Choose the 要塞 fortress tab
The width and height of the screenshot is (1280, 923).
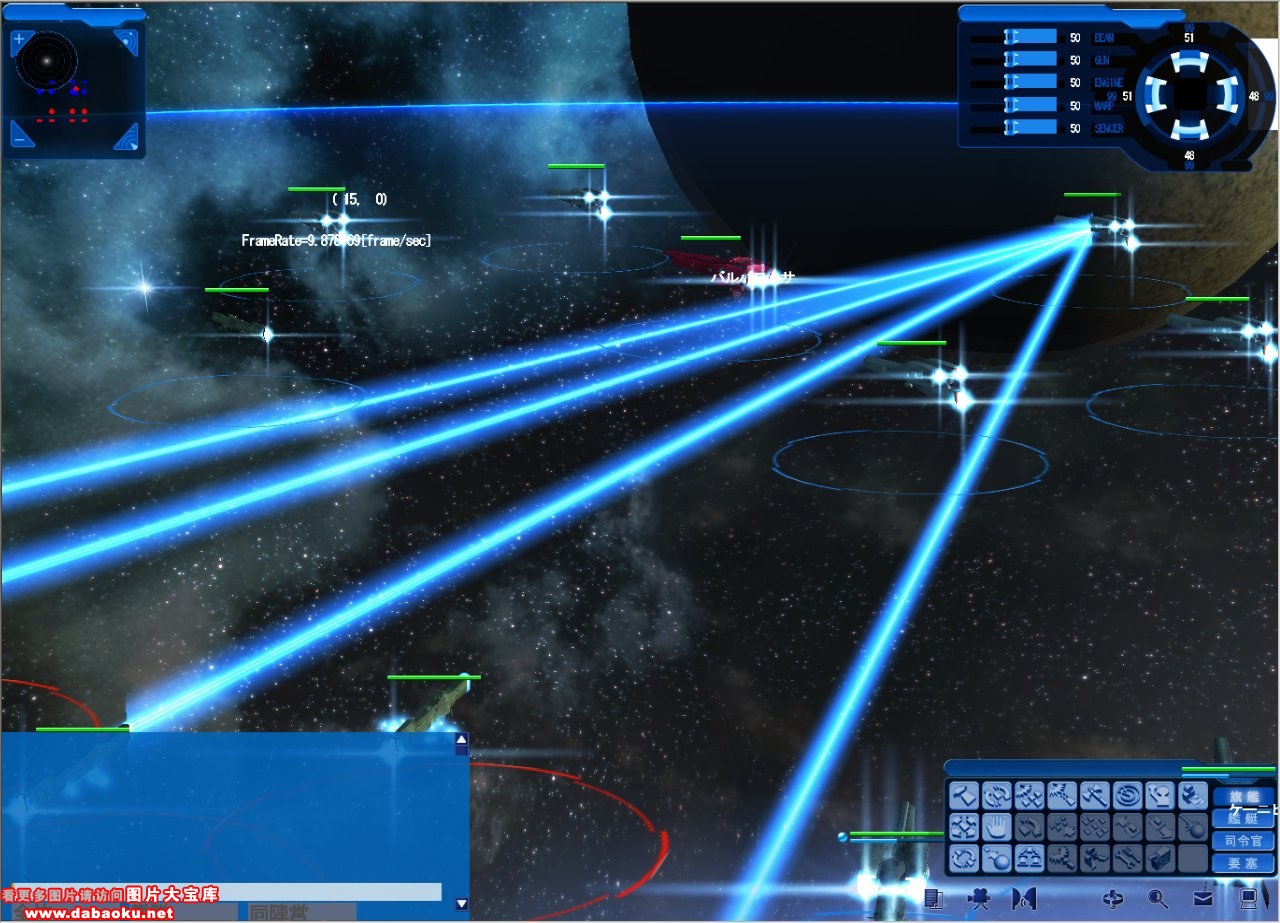(1243, 862)
